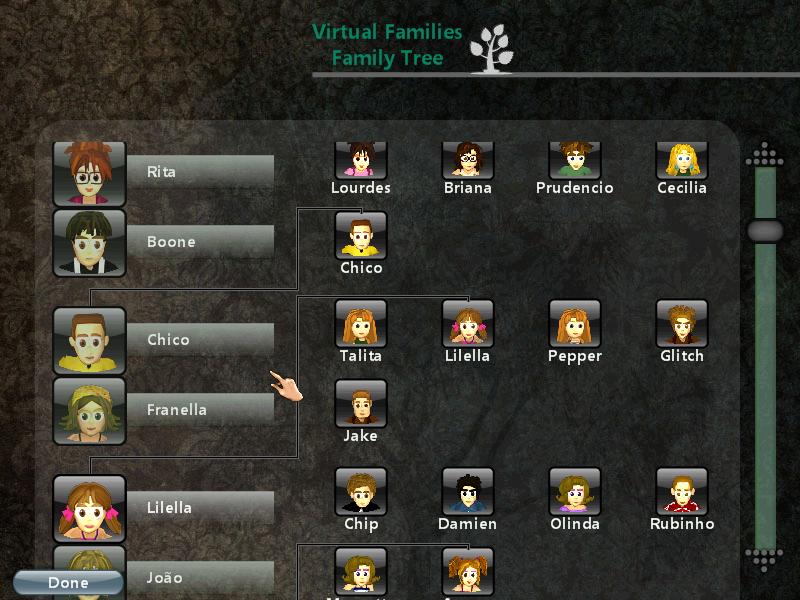The width and height of the screenshot is (800, 600).
Task: Select Rita's family tree row
Action: coord(165,172)
